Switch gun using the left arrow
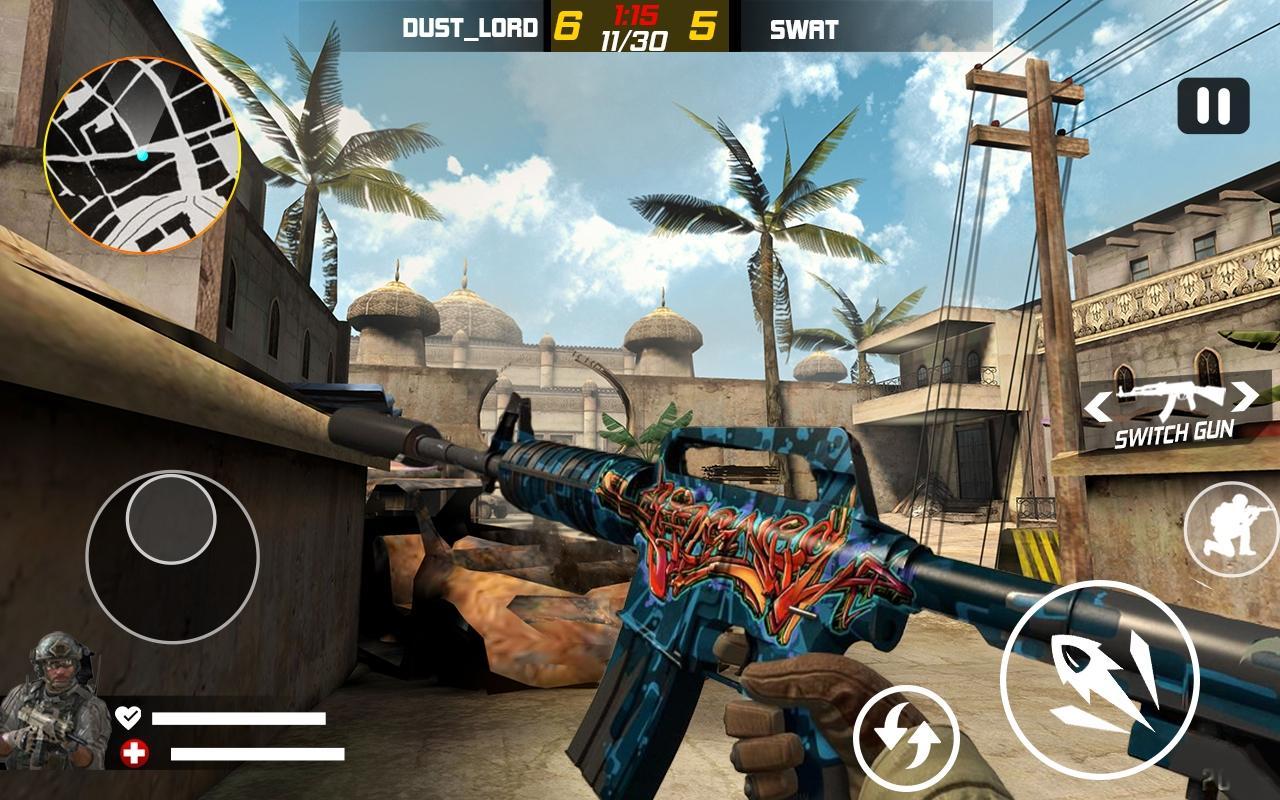This screenshot has height=800, width=1280. pos(1099,404)
